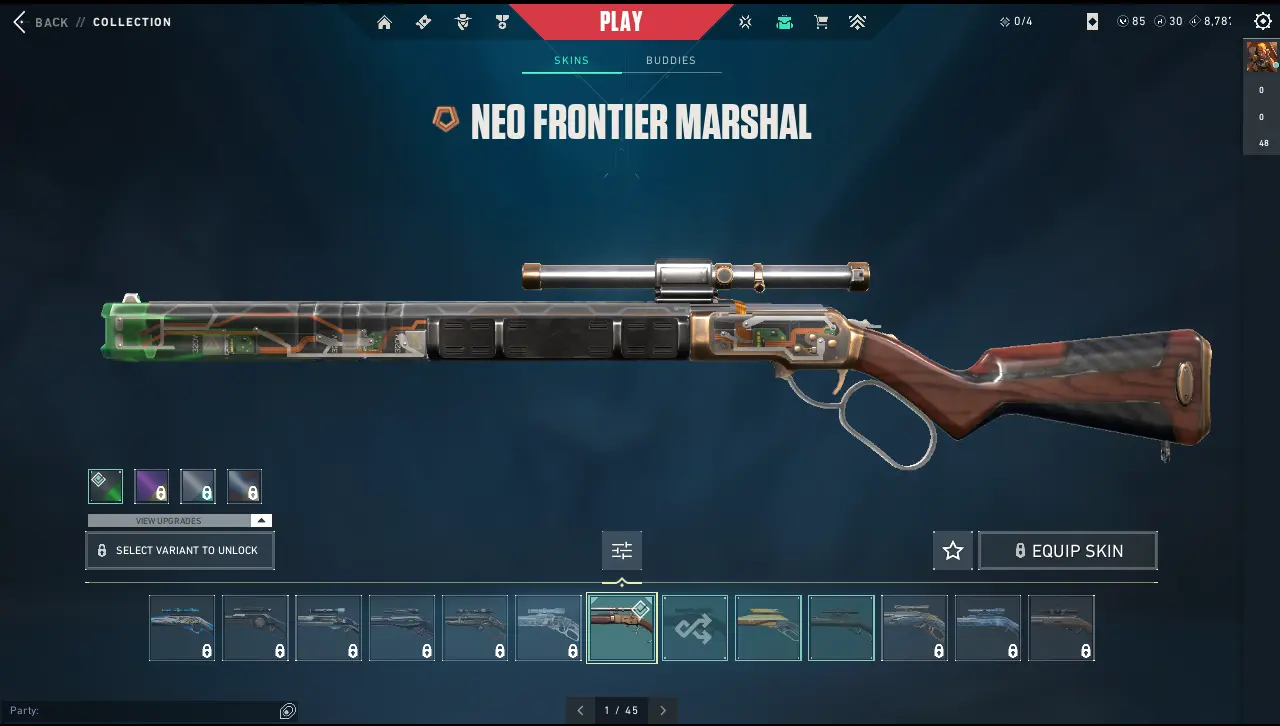The width and height of the screenshot is (1280, 726).
Task: Click the red PLAY button
Action: pyautogui.click(x=620, y=21)
